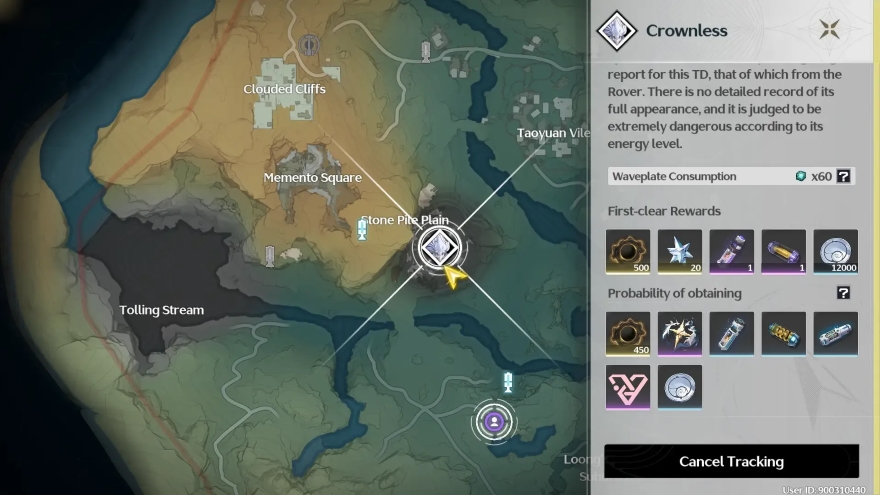Screen dimensions: 880x495
Task: Select the tower marker above Clouded Cliffs
Action: click(x=308, y=45)
